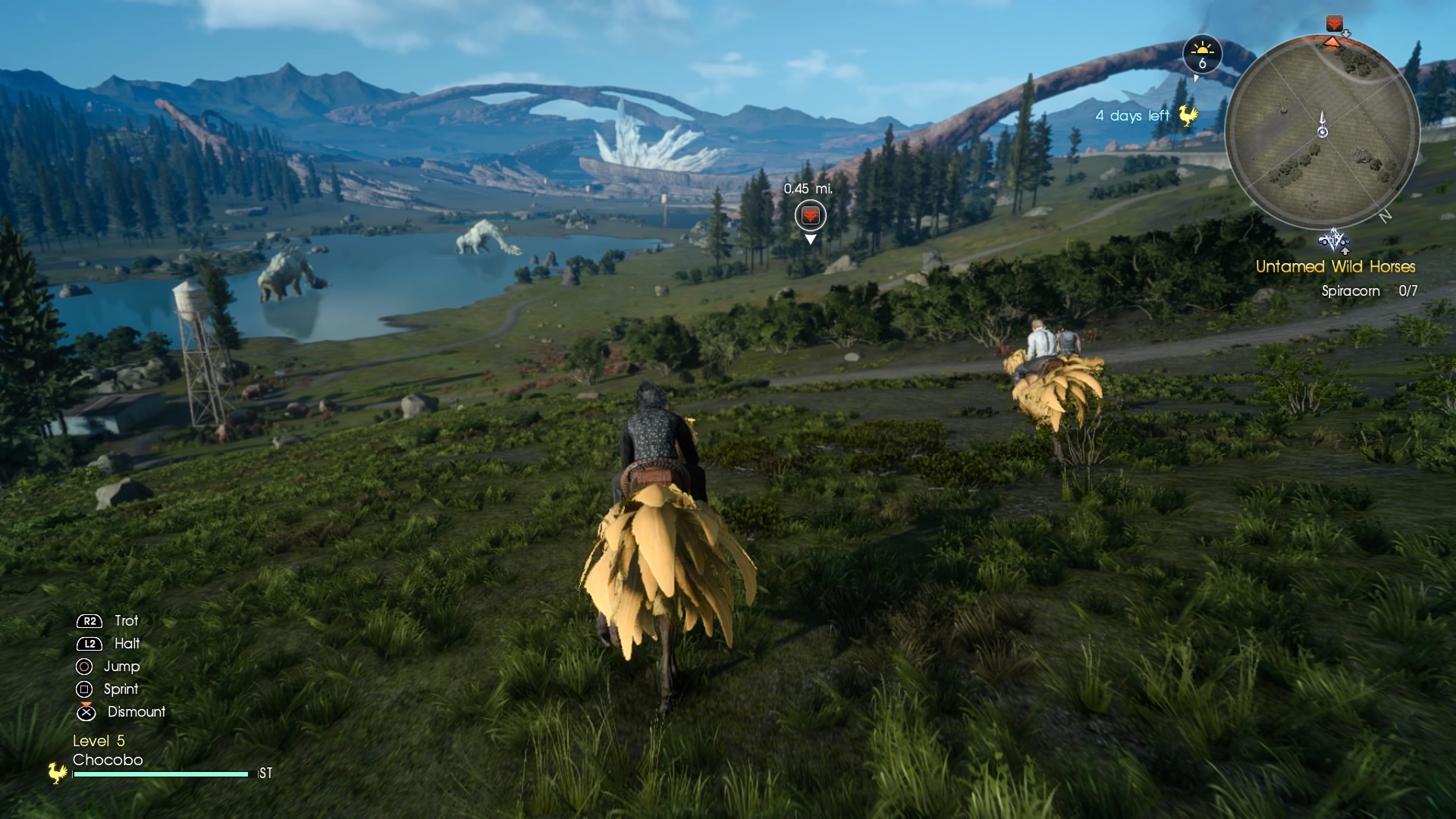Click the small triangle under the weather indicator
1456x819 pixels.
[1196, 80]
